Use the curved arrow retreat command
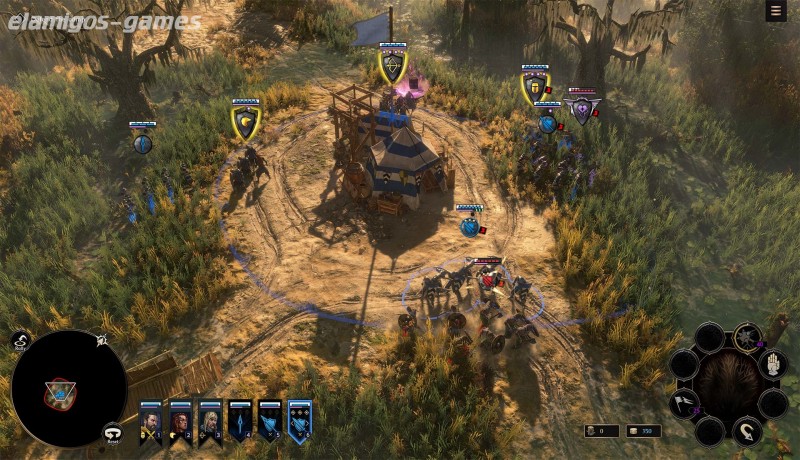 [x=745, y=431]
